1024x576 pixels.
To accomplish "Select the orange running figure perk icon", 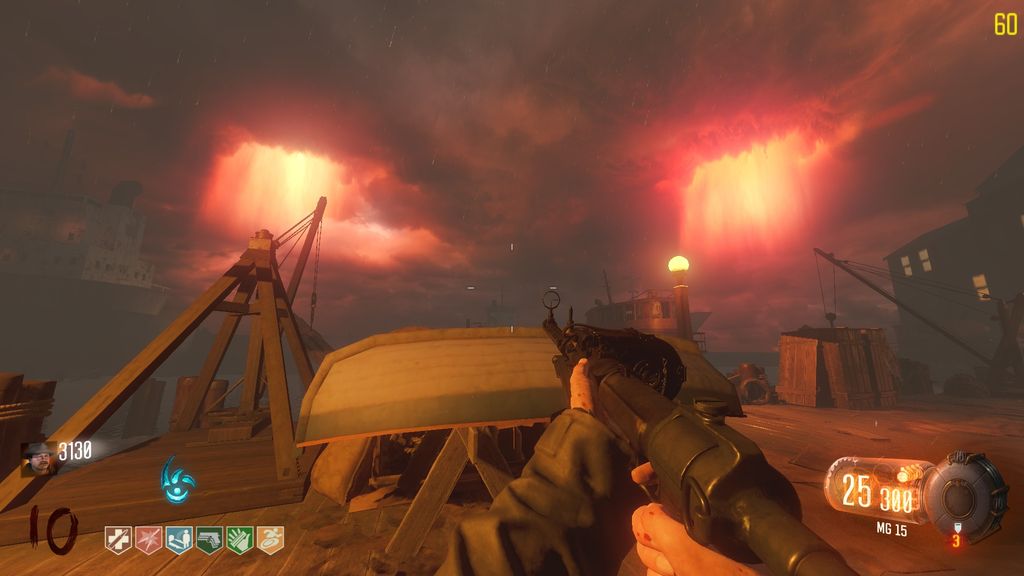I will click(270, 540).
